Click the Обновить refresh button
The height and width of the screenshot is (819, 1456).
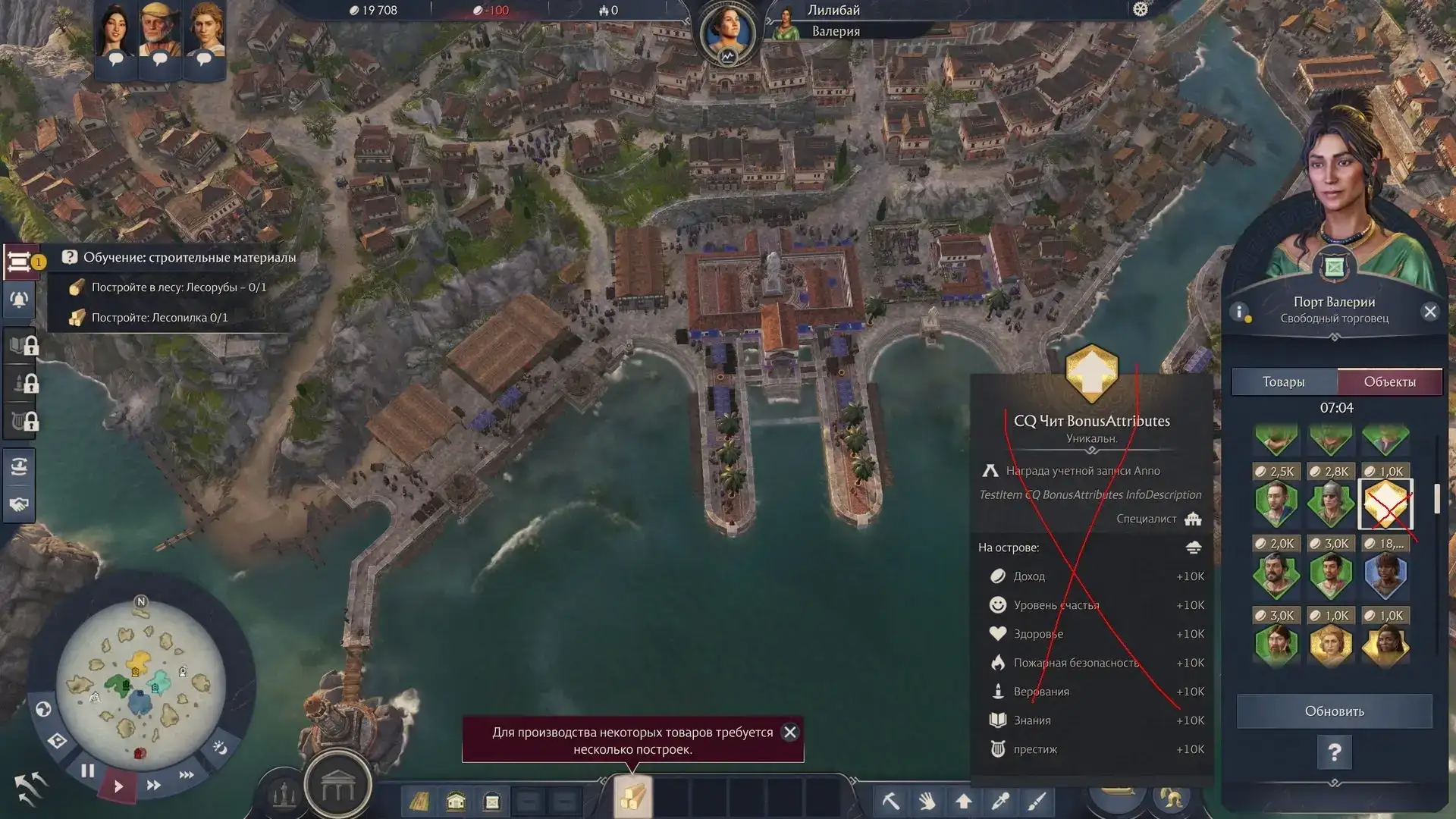1334,711
